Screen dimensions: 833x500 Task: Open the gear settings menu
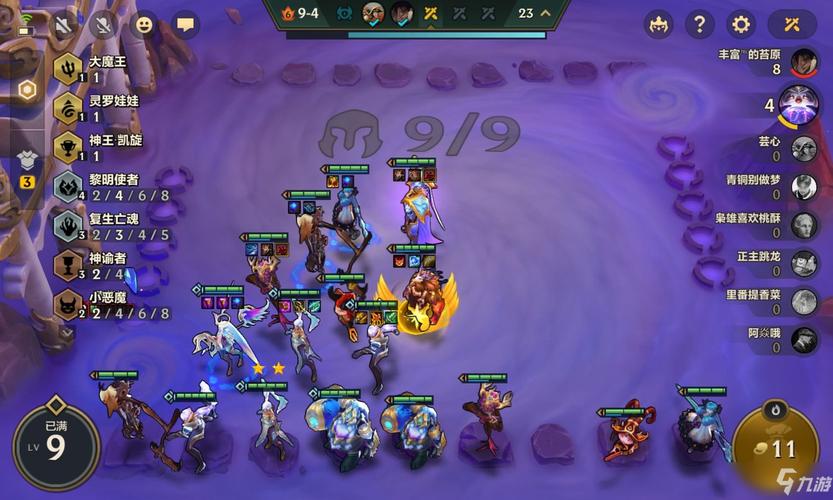coord(741,24)
